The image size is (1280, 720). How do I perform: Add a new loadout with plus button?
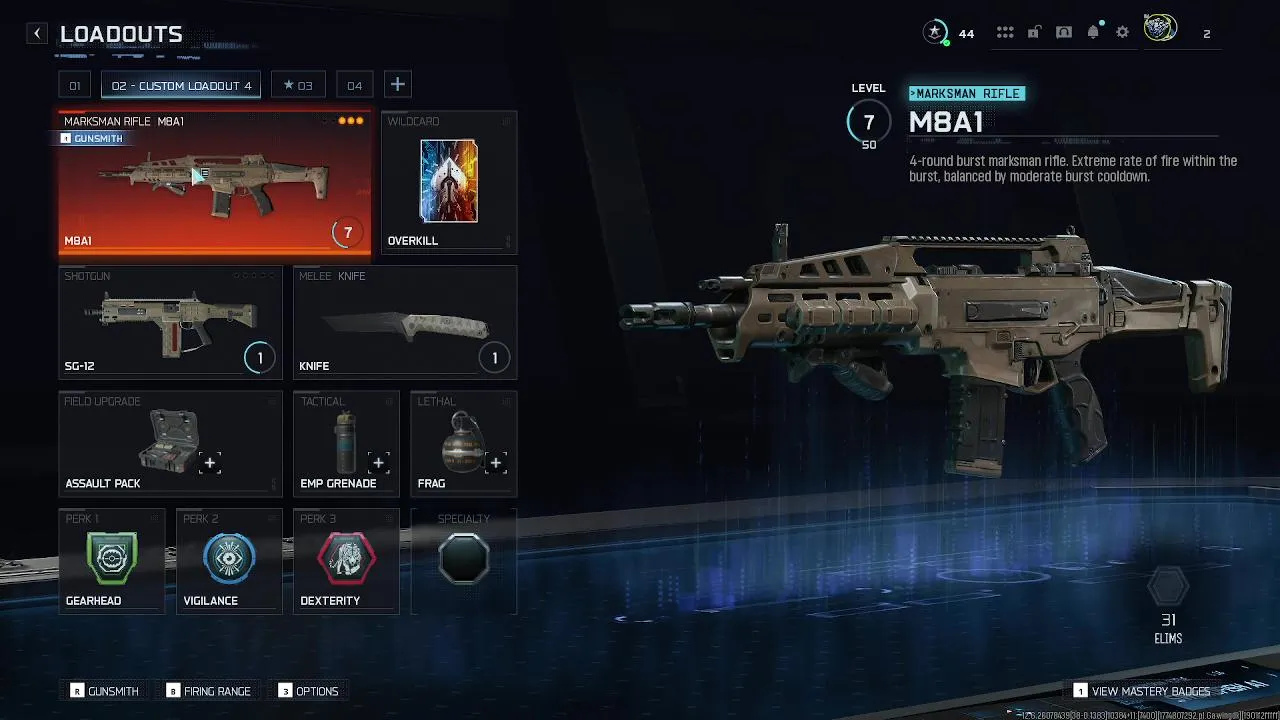coord(397,85)
